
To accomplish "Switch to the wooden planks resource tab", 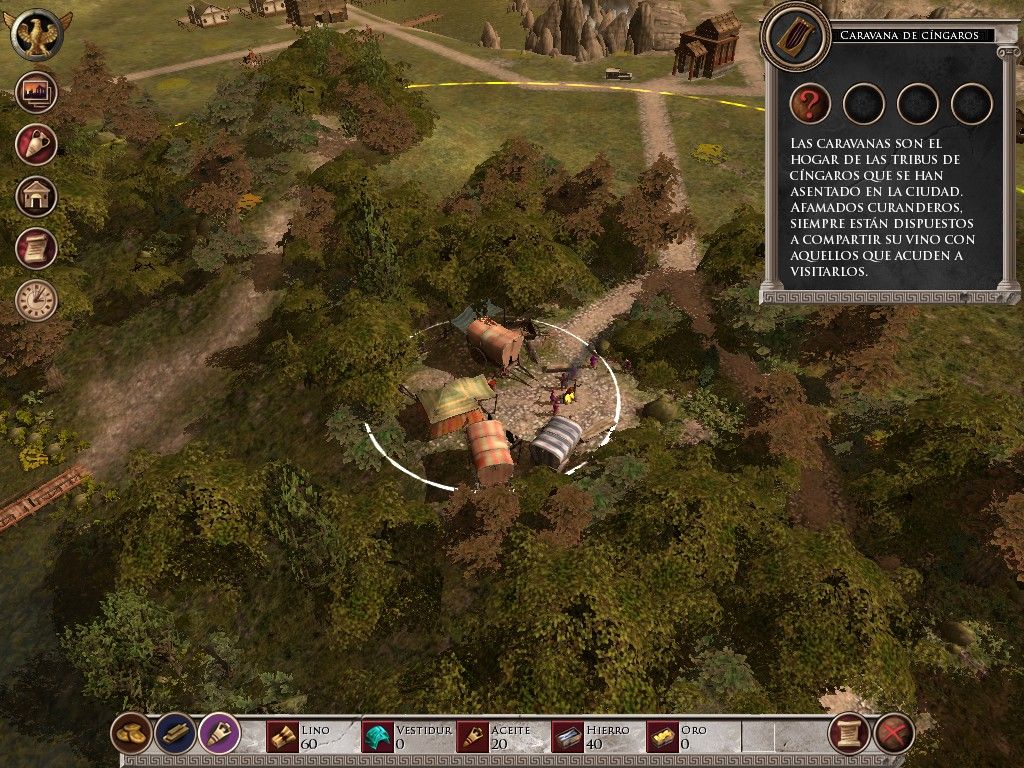I will [175, 734].
